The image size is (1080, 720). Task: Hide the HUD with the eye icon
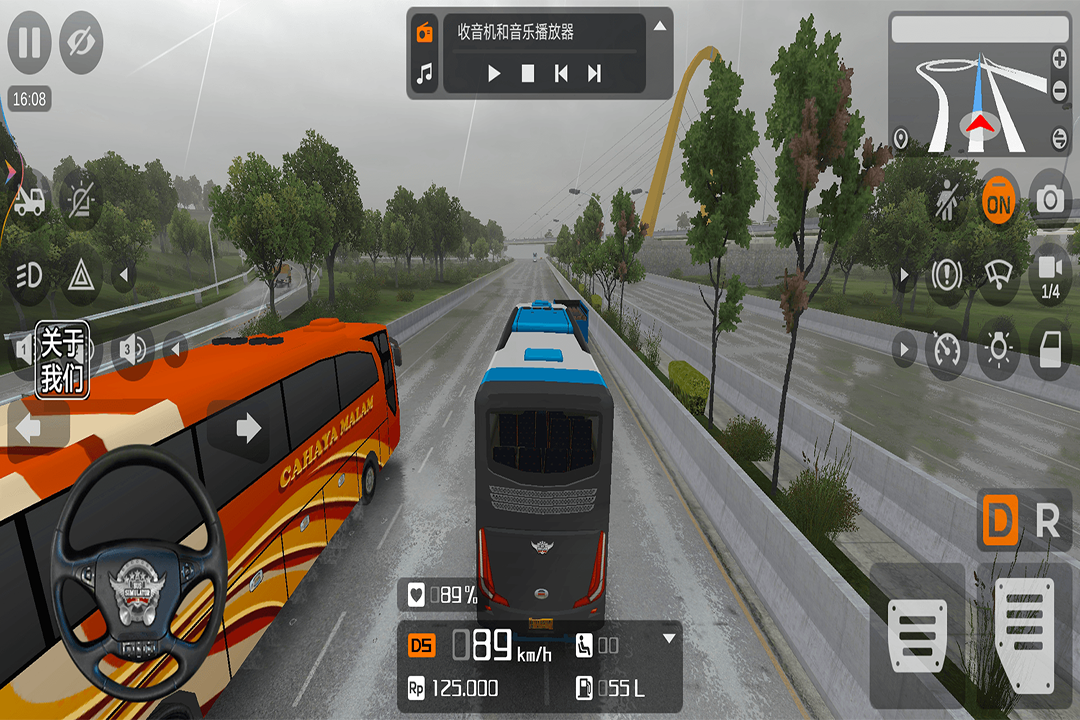click(81, 43)
